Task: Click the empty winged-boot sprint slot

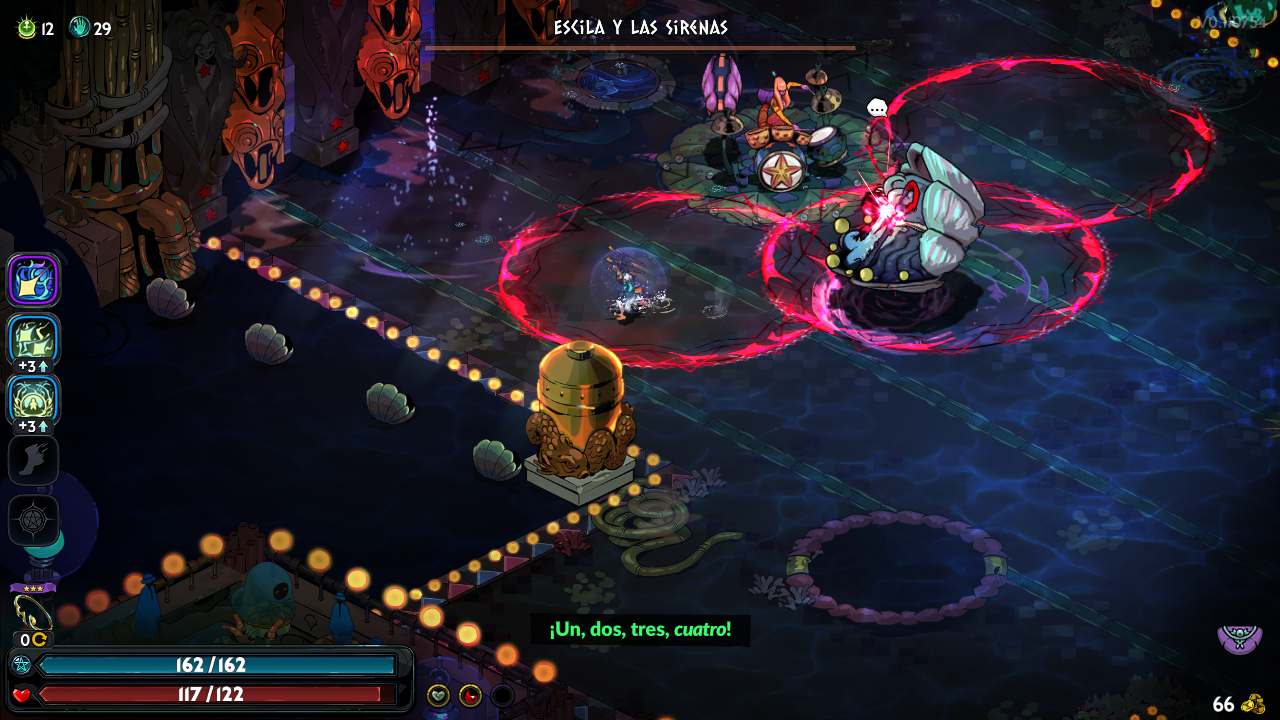Action: coord(33,460)
